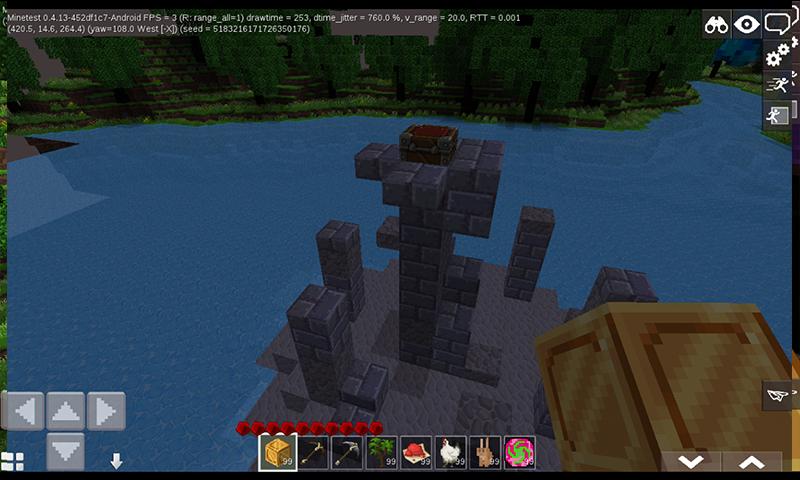
Task: Tap the sneak down-chevron button
Action: (690, 461)
